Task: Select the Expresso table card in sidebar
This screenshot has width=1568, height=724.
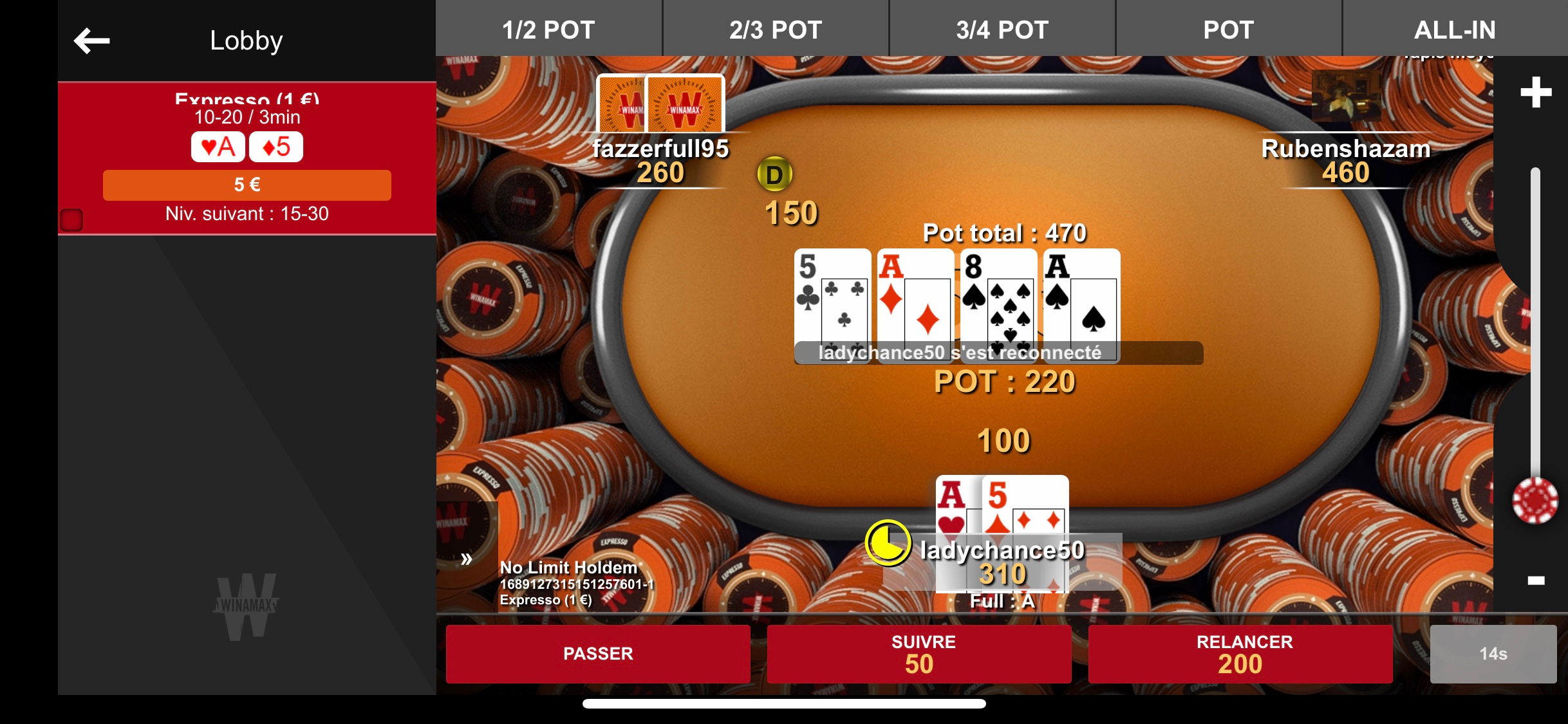Action: tap(247, 158)
